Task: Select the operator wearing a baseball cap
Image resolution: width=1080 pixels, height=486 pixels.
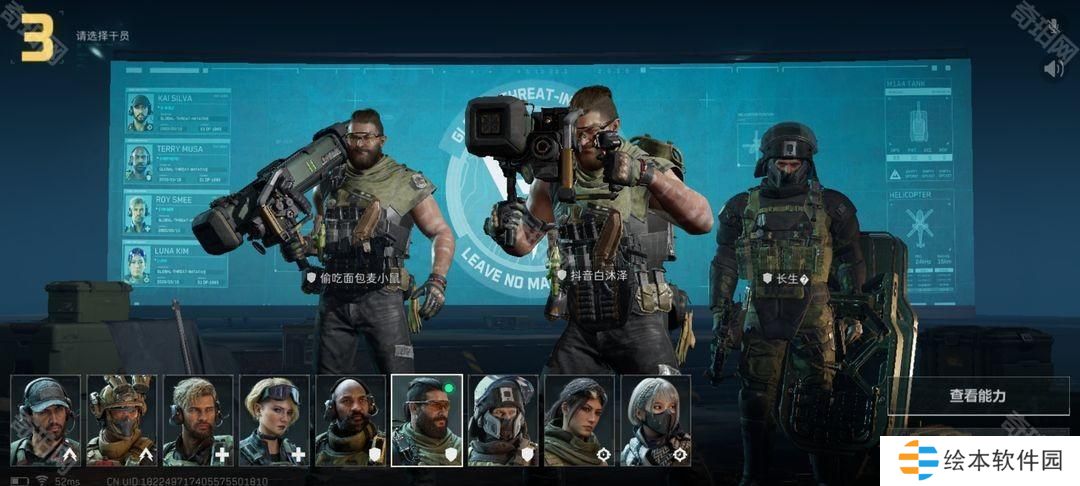Action: click(46, 420)
